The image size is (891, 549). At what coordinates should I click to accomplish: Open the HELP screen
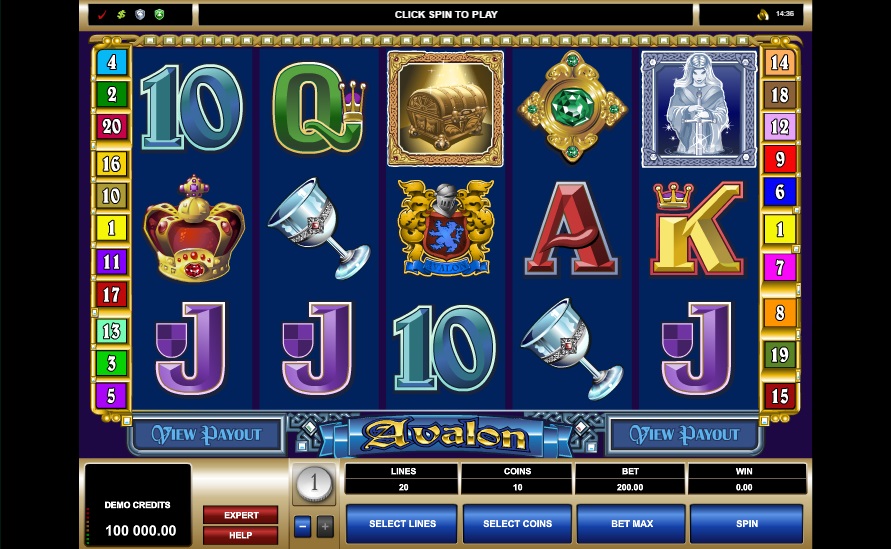tap(241, 536)
